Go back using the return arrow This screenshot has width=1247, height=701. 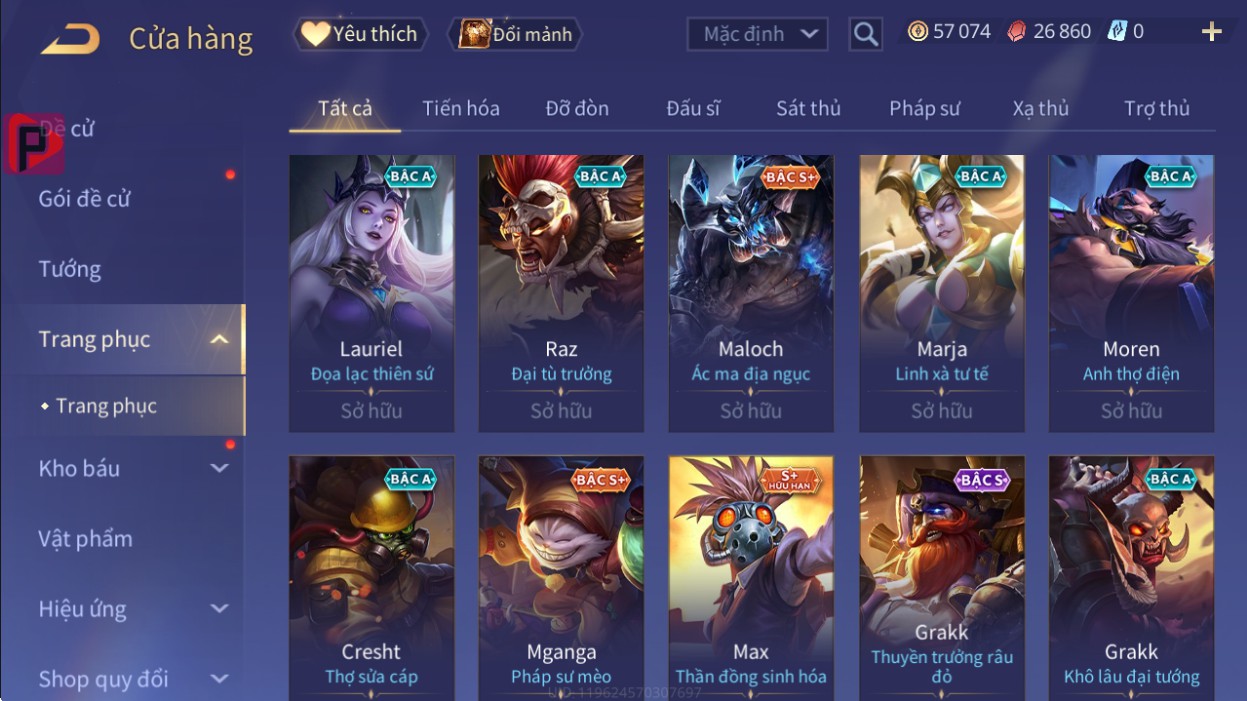point(70,39)
